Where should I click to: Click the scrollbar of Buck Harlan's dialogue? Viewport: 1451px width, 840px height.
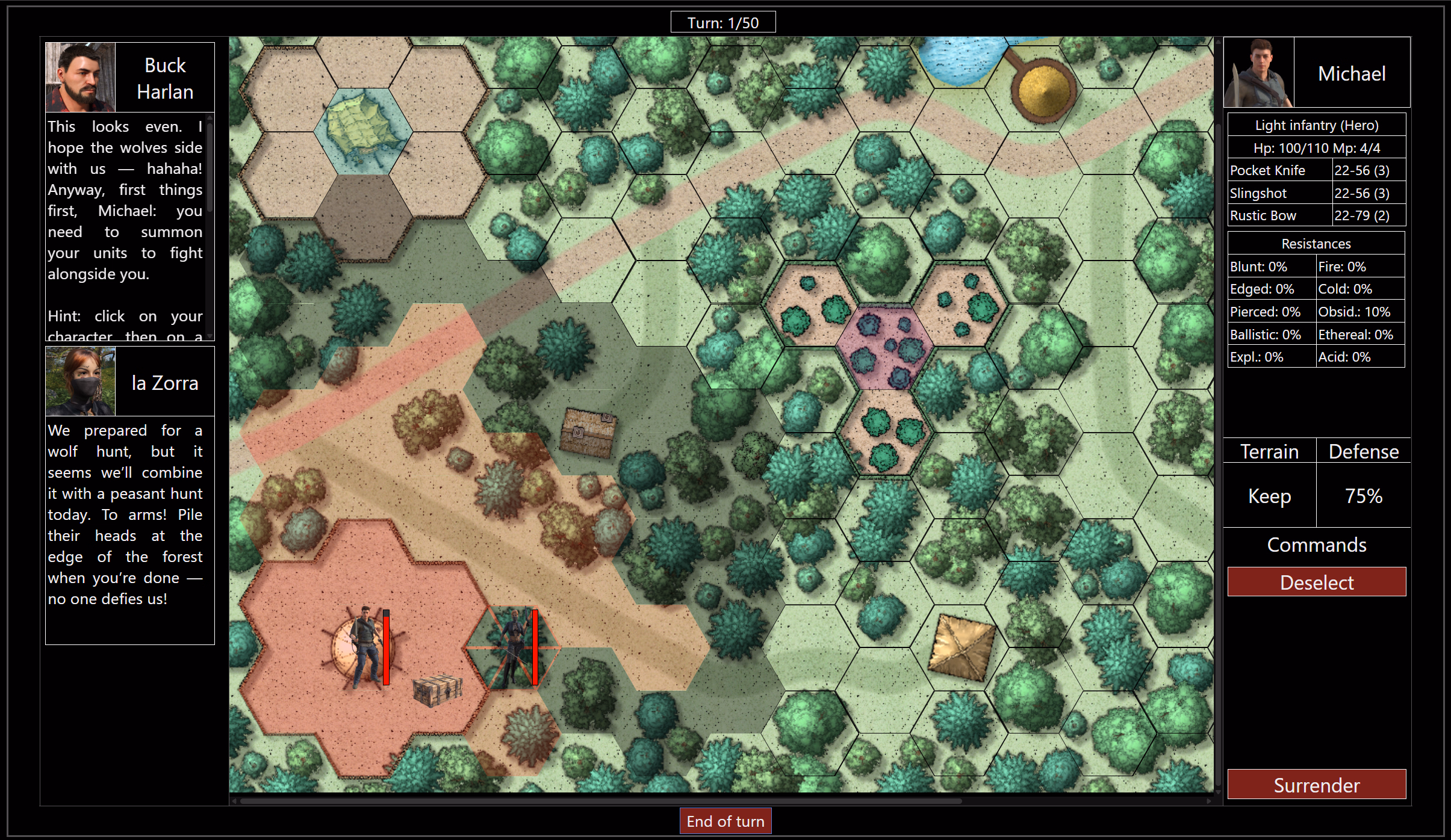coord(210,168)
